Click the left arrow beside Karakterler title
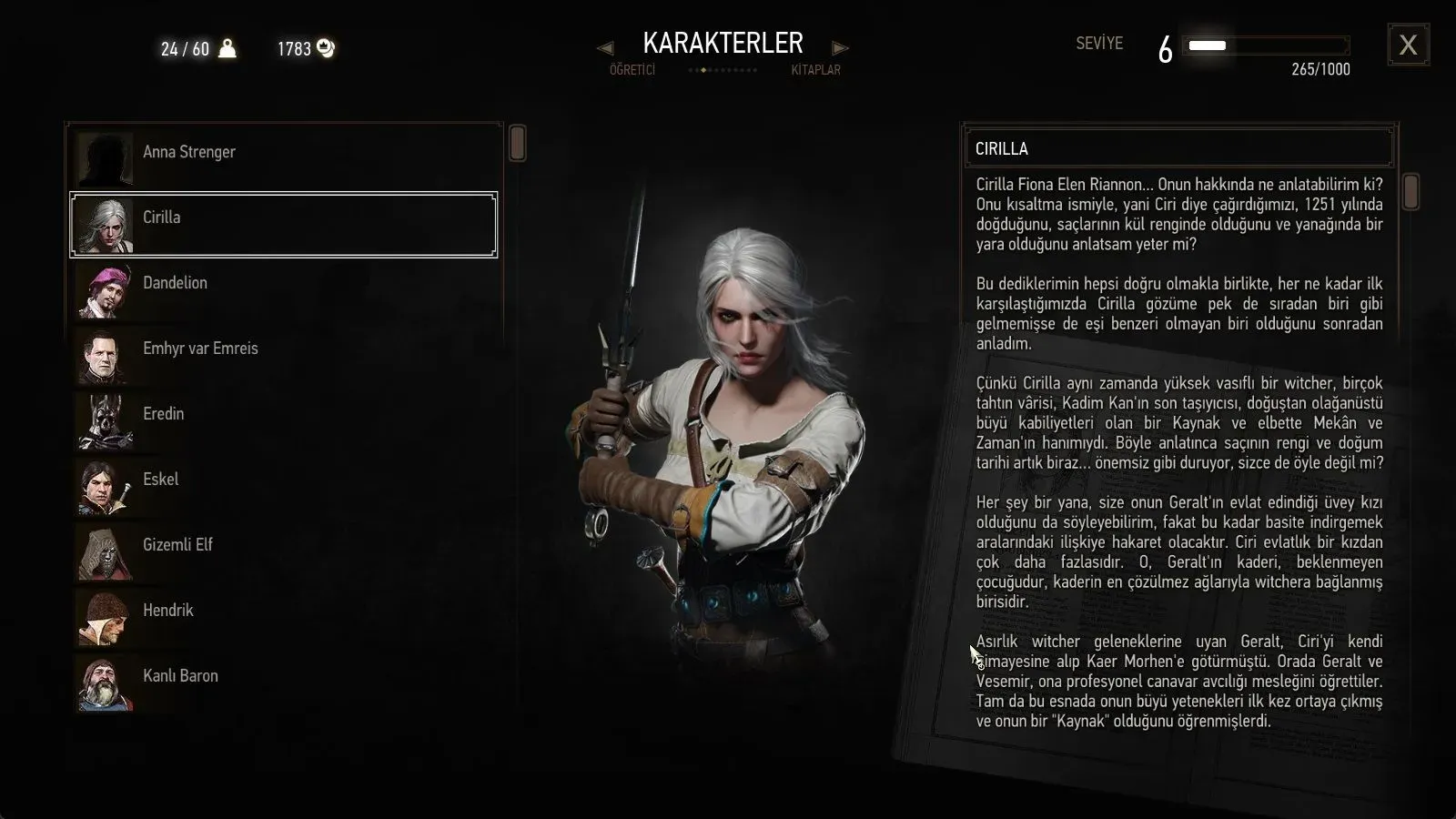Screen dimensions: 1456x819 point(605,47)
